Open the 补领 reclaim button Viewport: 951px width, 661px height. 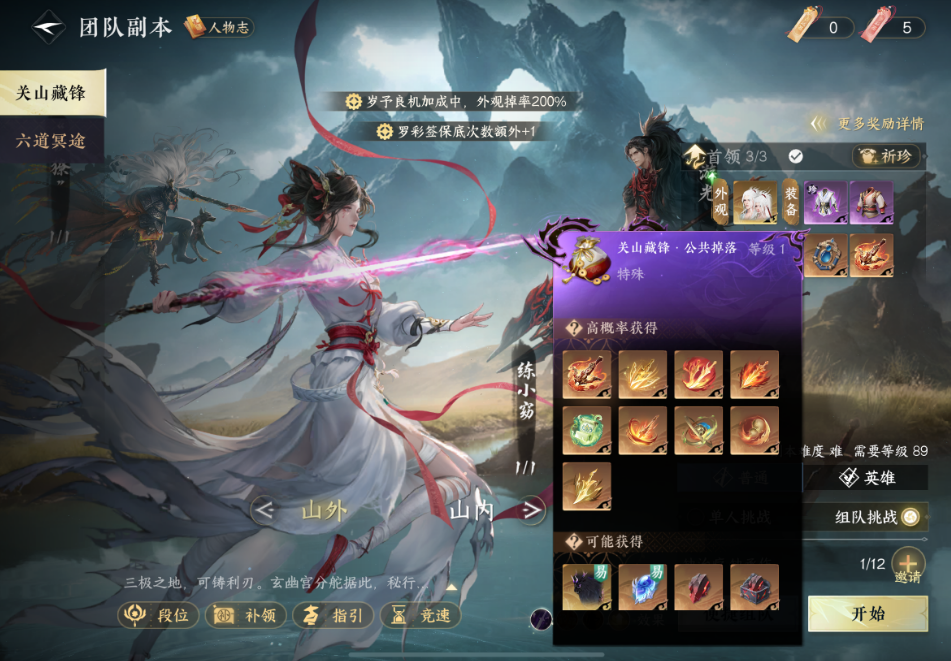point(246,615)
